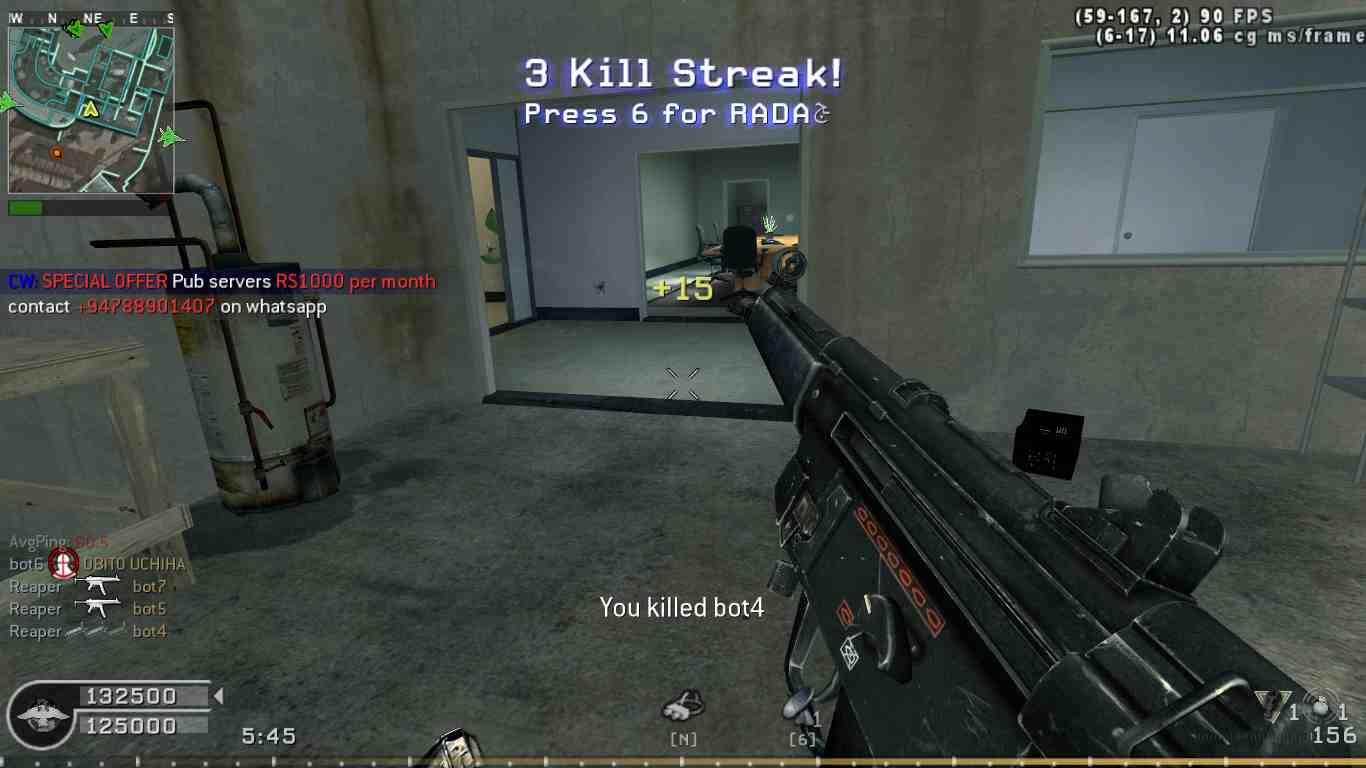This screenshot has width=1366, height=768.
Task: Select the OBITO UCHIHA kill feed entry
Action: 97,564
